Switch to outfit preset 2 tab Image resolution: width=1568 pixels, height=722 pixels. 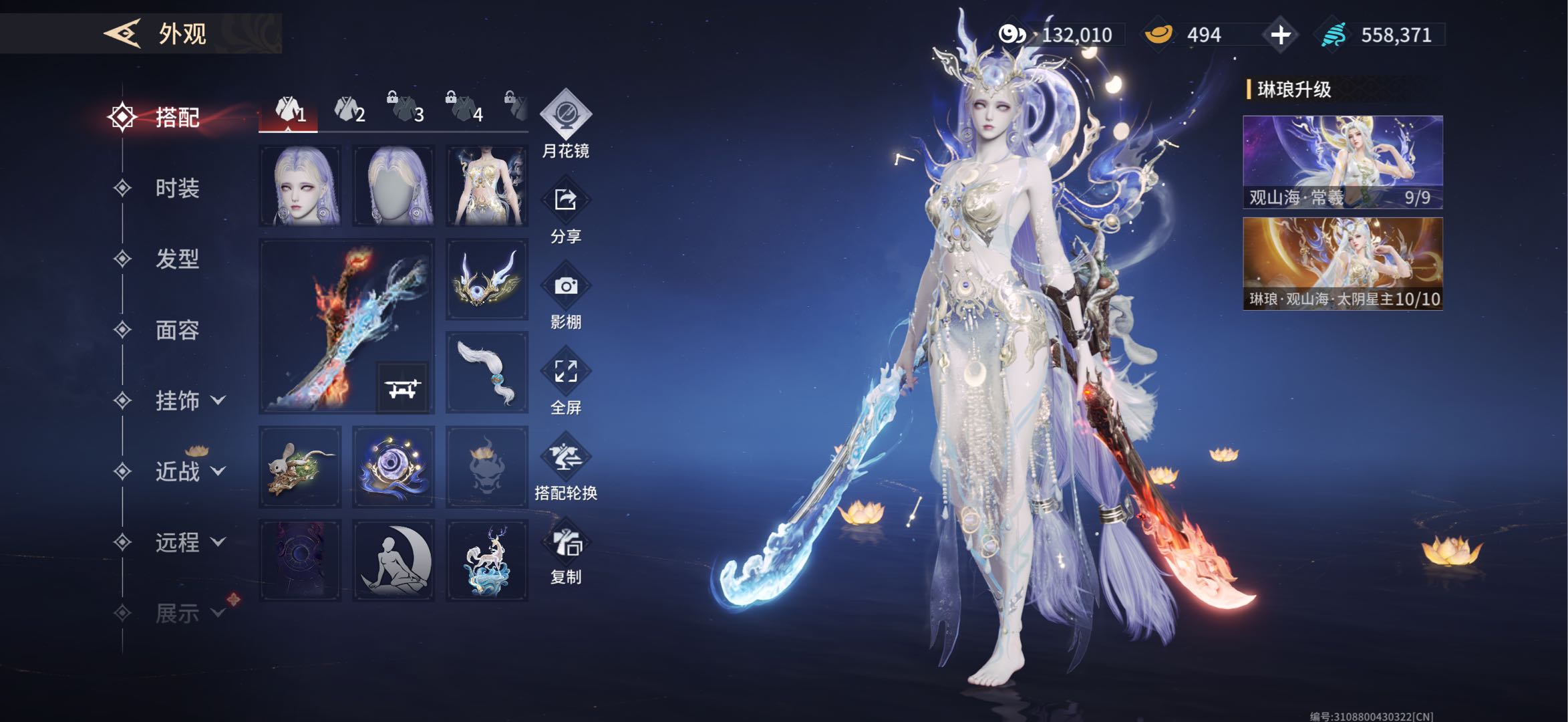coord(349,110)
